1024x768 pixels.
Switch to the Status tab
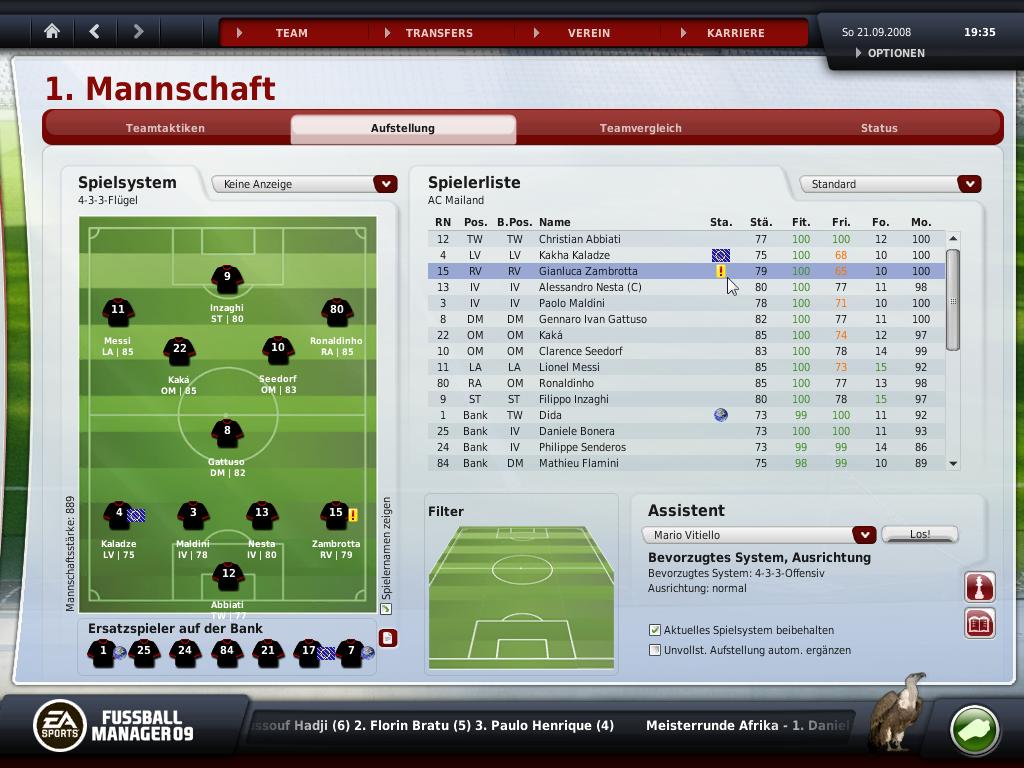click(x=879, y=128)
